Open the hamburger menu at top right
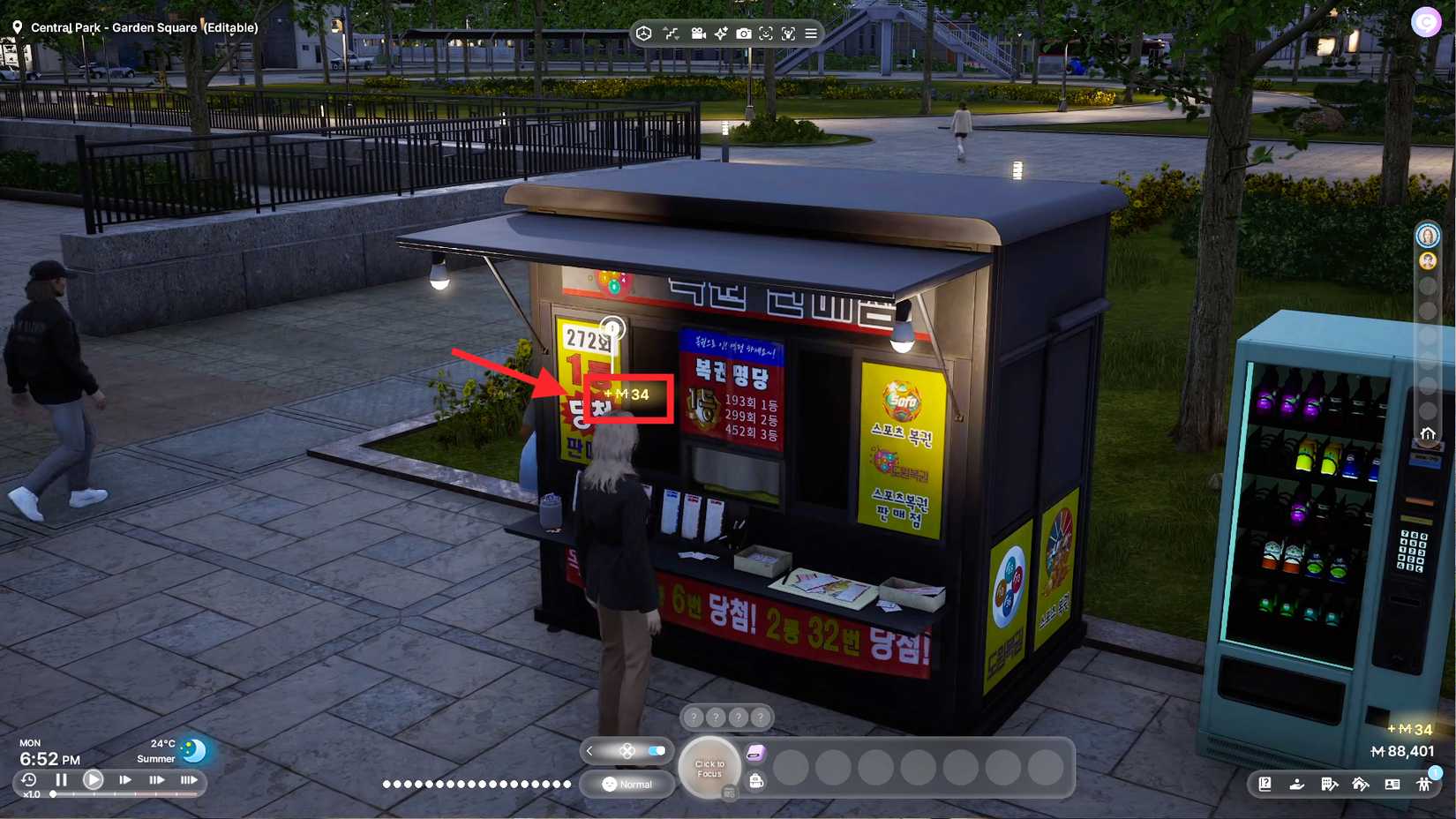This screenshot has height=819, width=1456. click(x=810, y=34)
